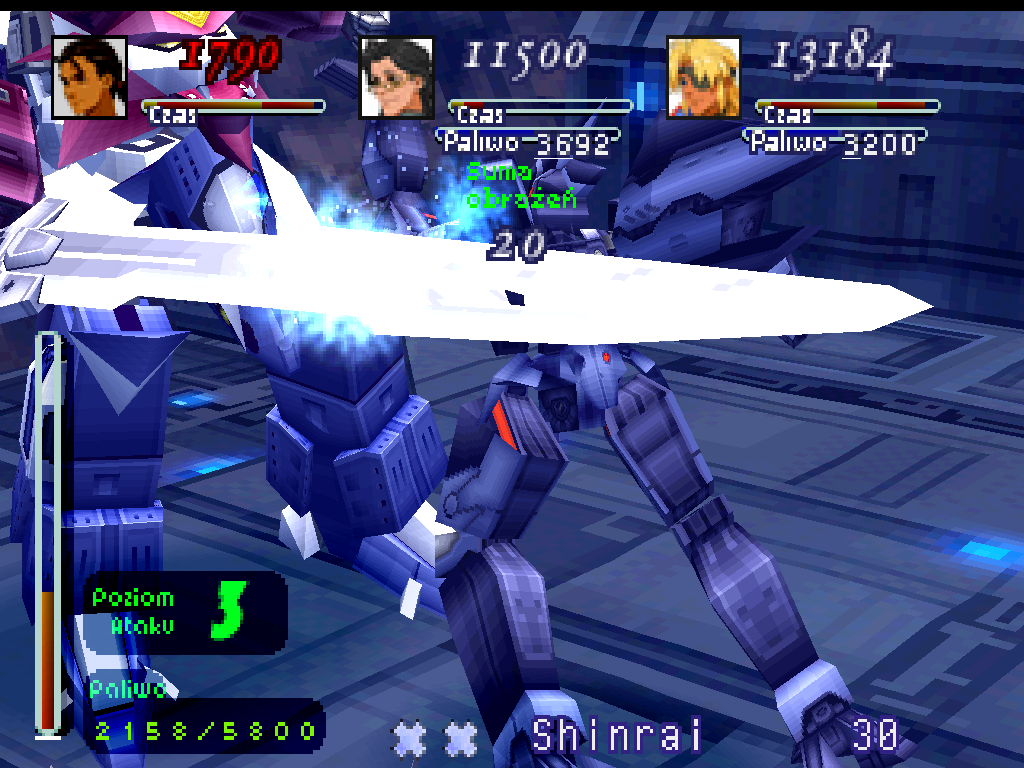Select the dark-skinned ponytail pilot portrait
This screenshot has width=1024, height=768.
tap(89, 77)
